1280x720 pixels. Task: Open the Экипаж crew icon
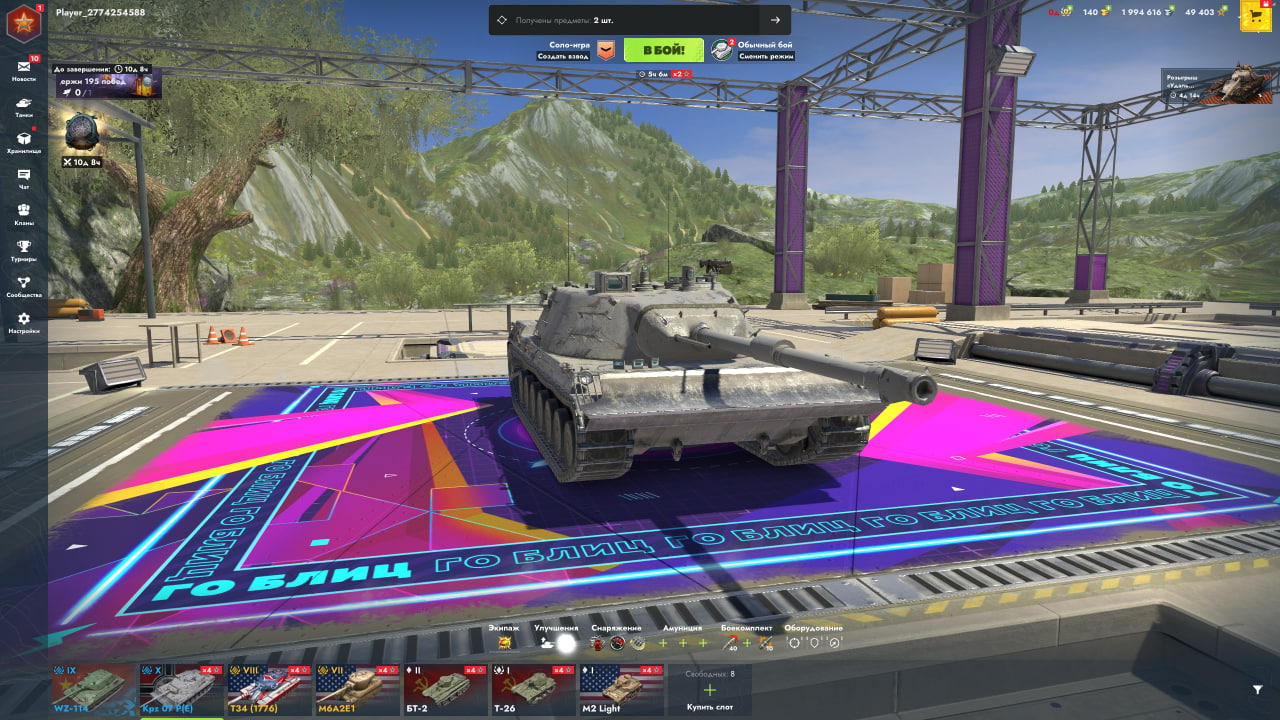[505, 643]
